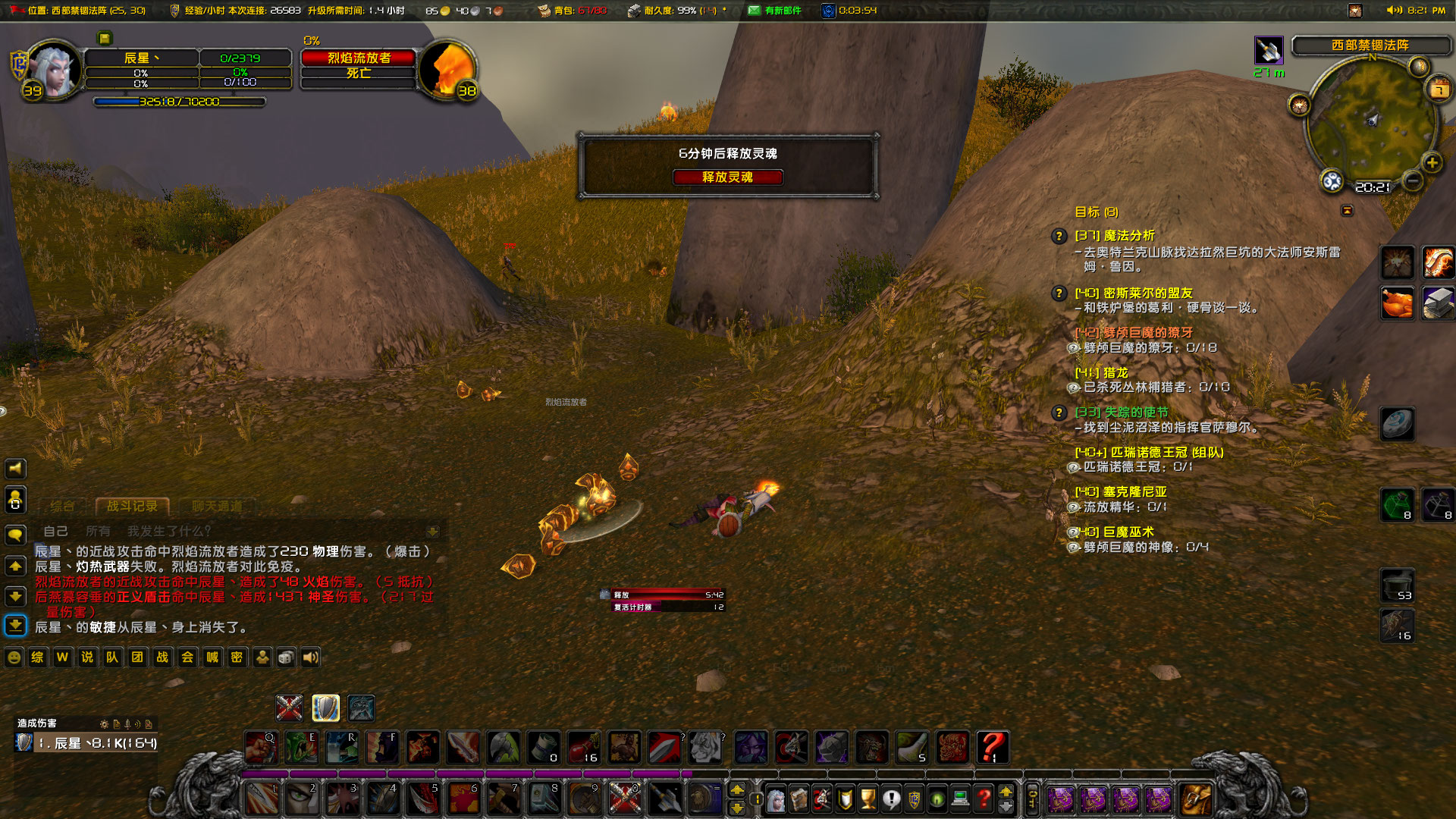This screenshot has height=819, width=1456.
Task: Open the game menu computer icon
Action: pyautogui.click(x=960, y=798)
